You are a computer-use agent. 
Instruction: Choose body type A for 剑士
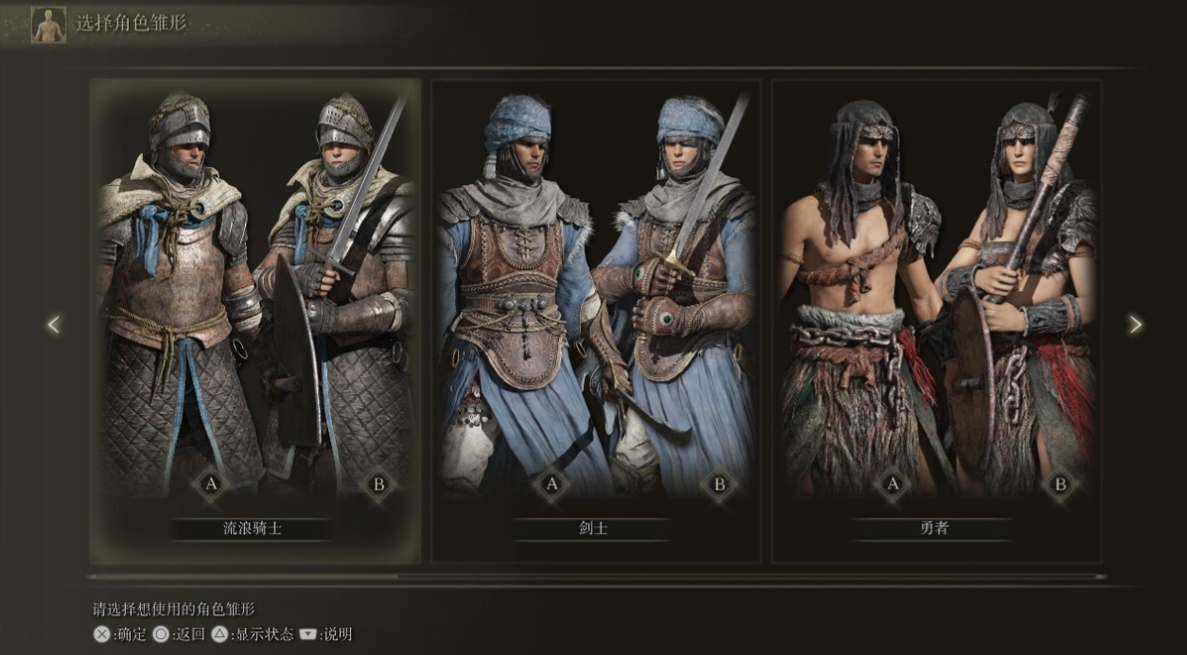coord(550,485)
